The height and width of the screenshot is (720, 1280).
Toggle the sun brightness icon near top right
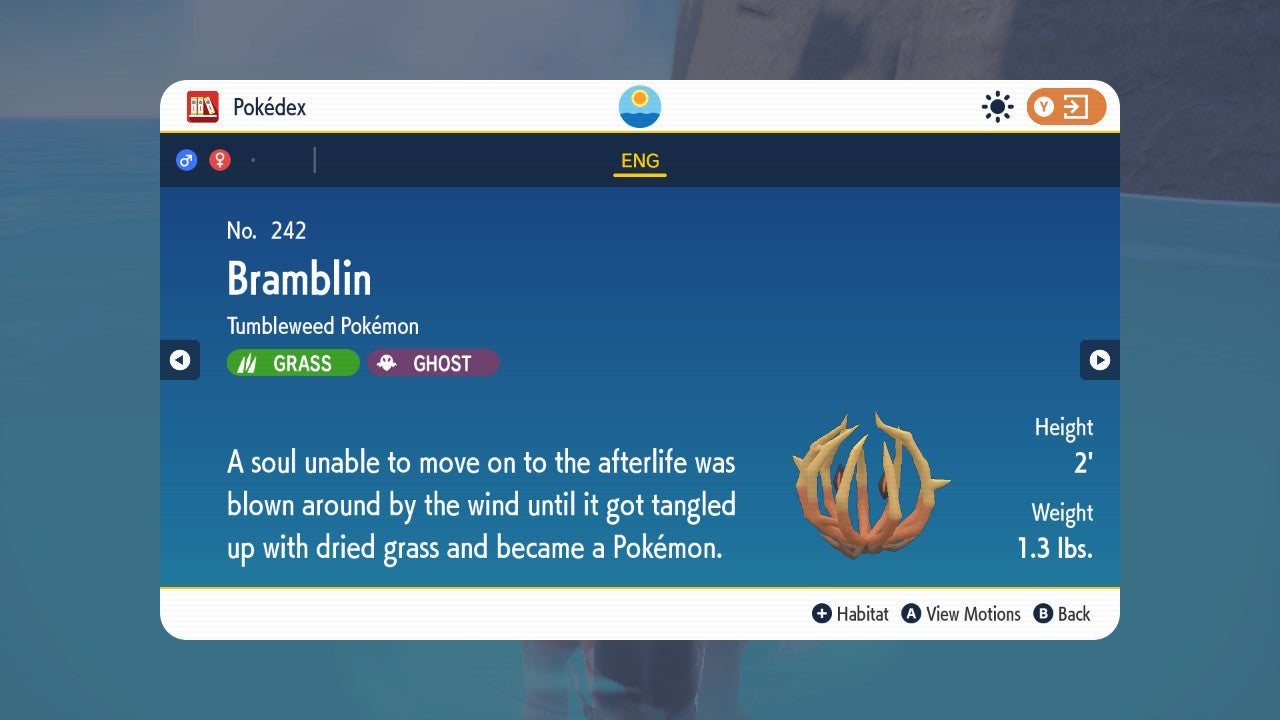click(997, 106)
